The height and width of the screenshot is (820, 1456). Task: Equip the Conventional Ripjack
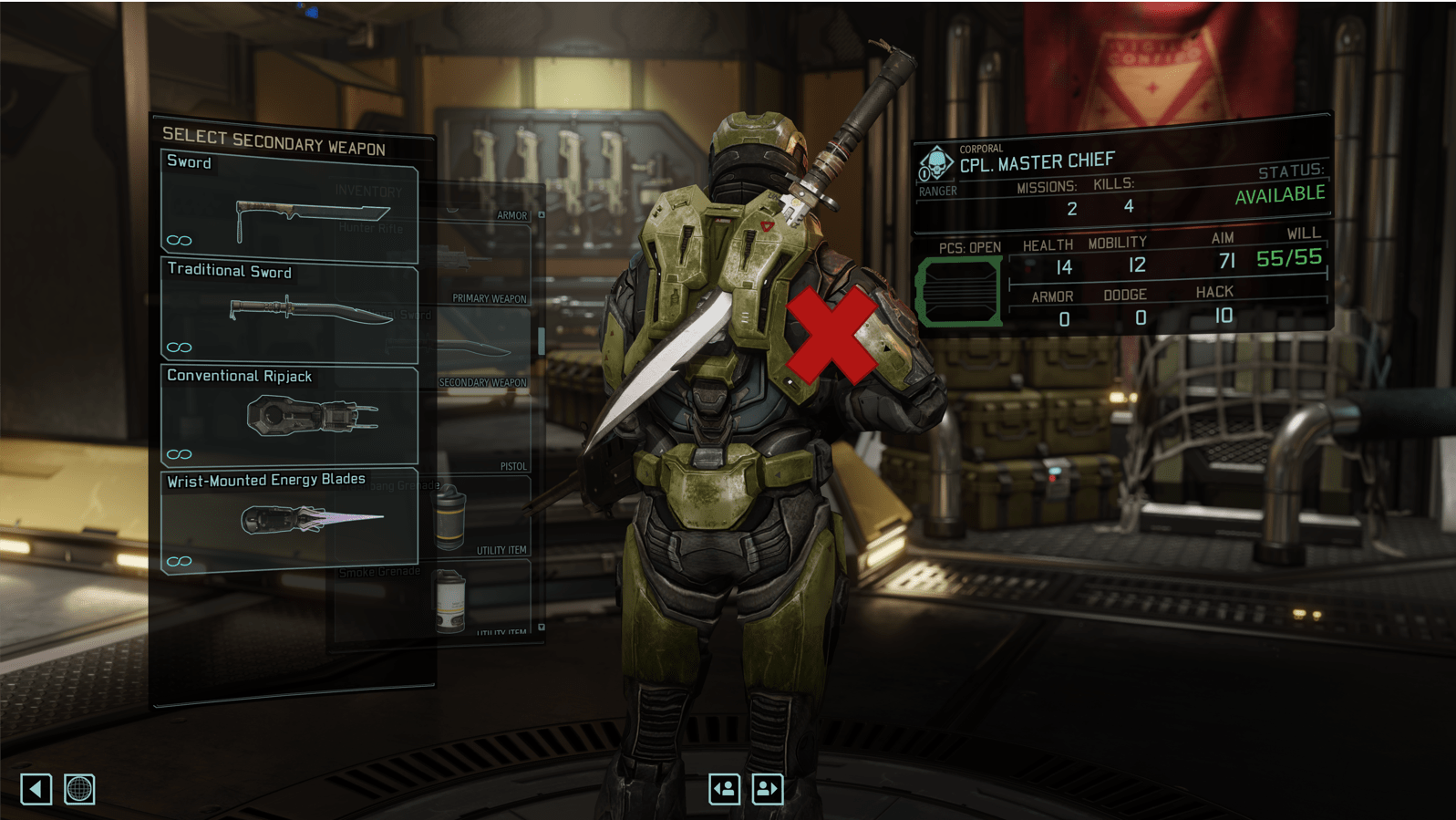289,416
